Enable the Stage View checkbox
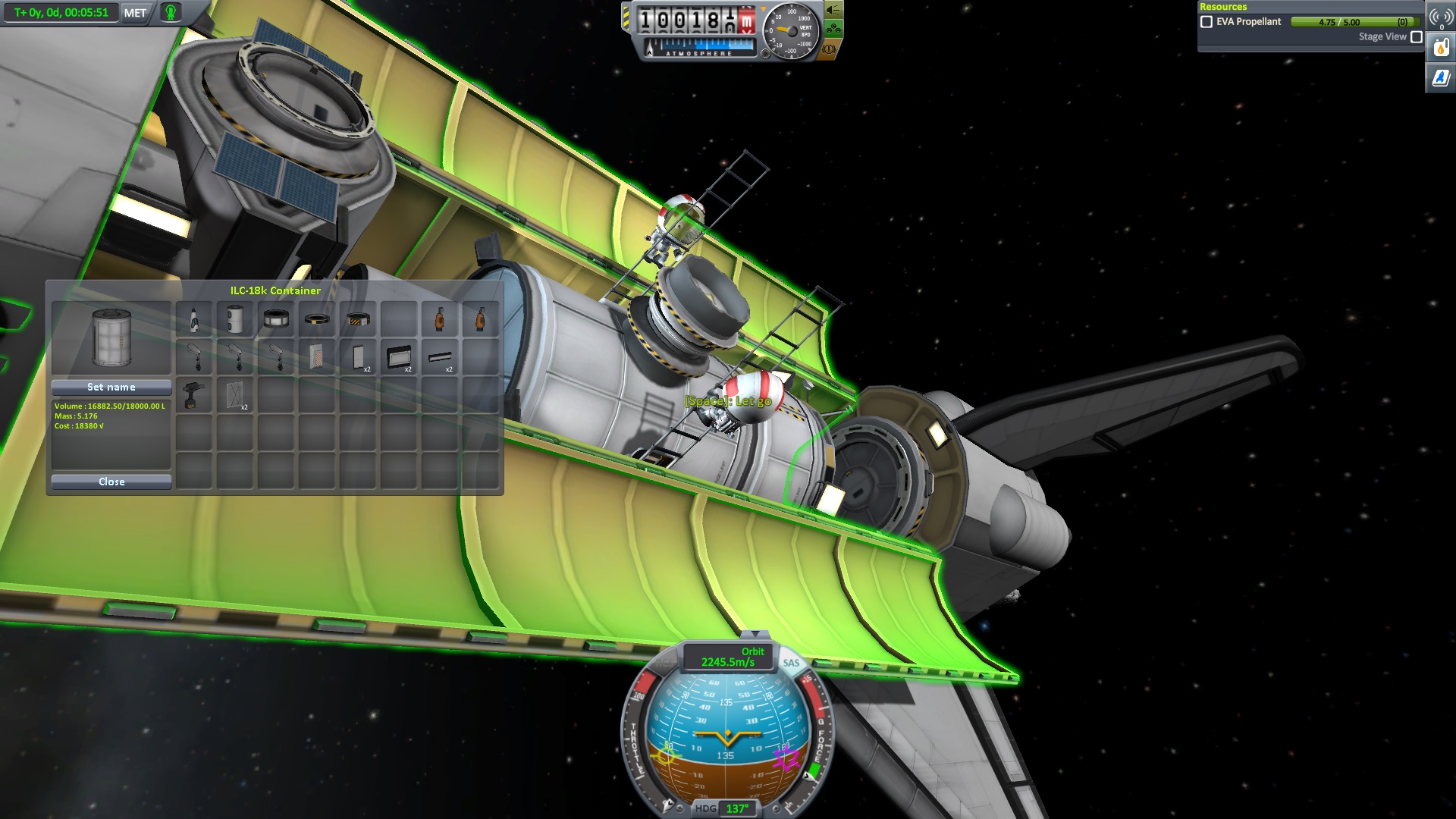 pos(1416,36)
